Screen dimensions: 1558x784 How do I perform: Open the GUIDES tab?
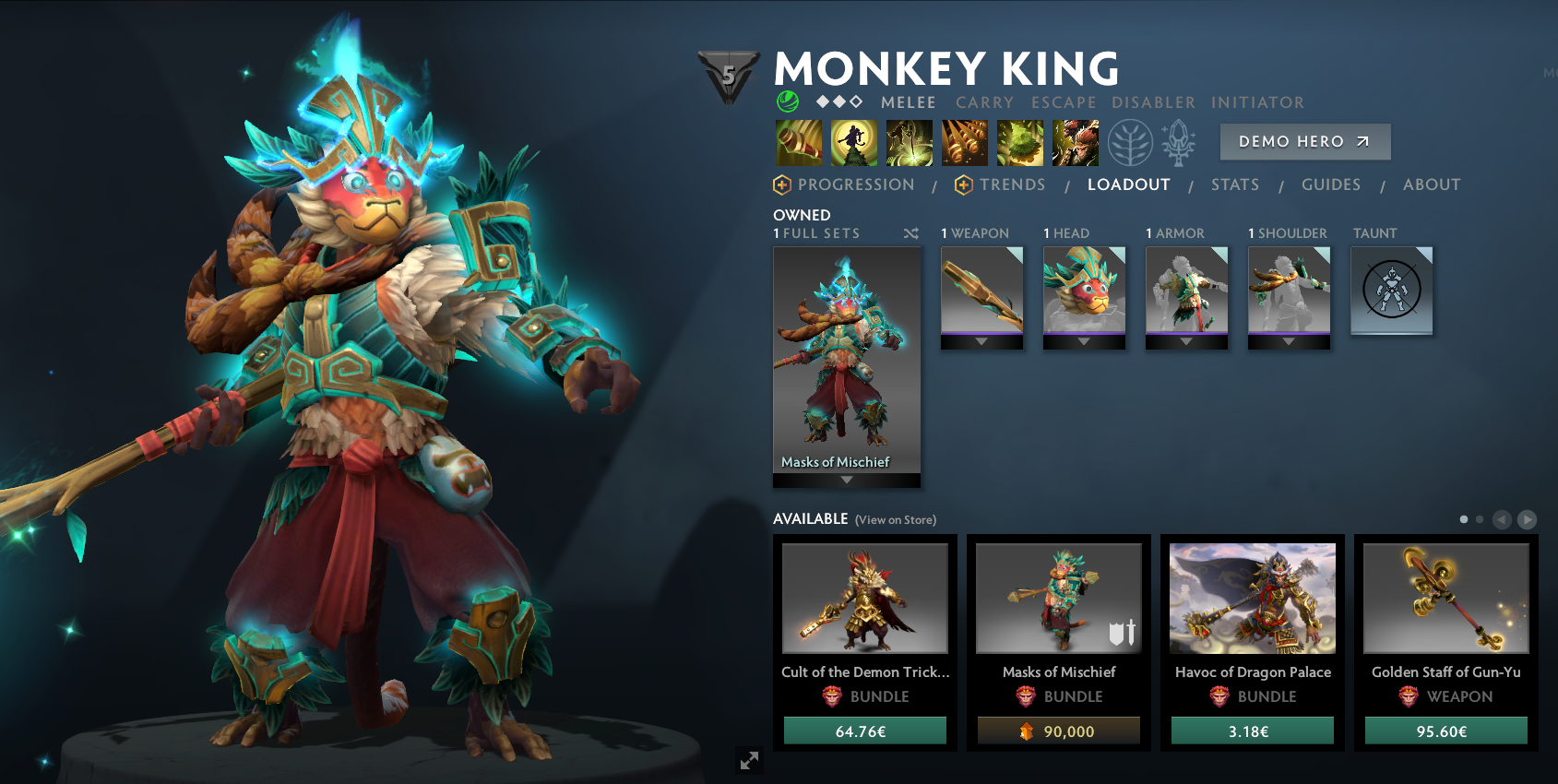1331,184
